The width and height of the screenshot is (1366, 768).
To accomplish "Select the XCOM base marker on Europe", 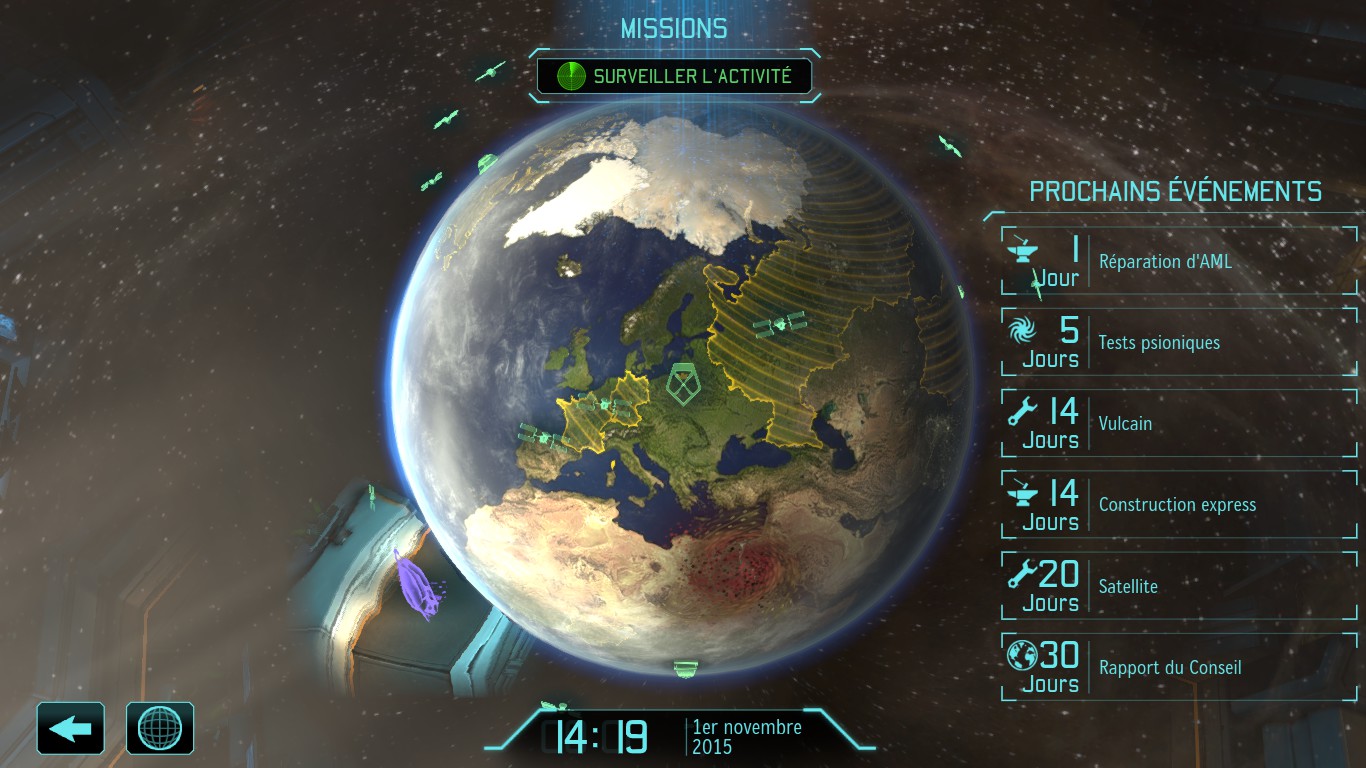I will point(685,384).
